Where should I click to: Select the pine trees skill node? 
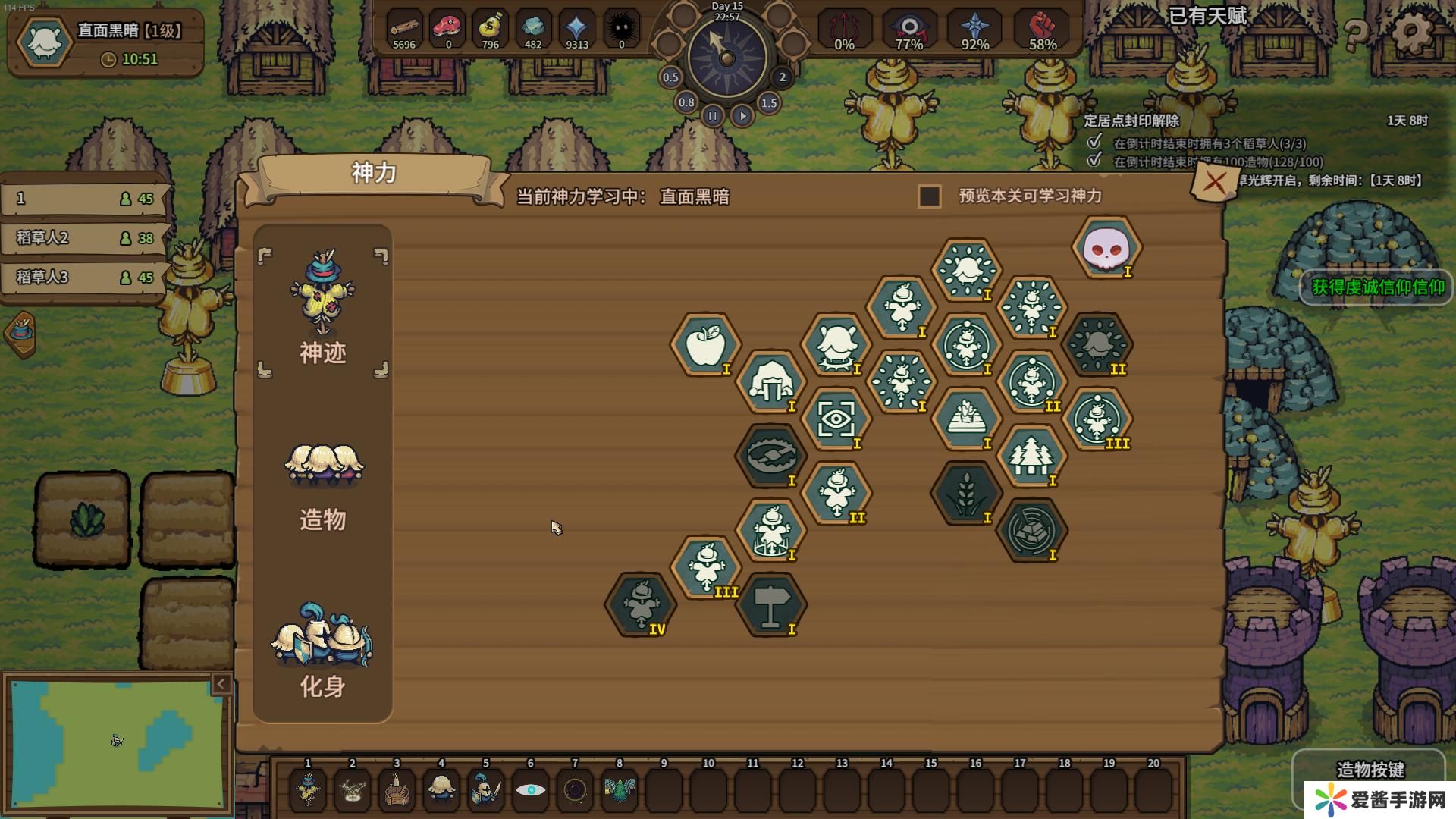[x=1031, y=456]
